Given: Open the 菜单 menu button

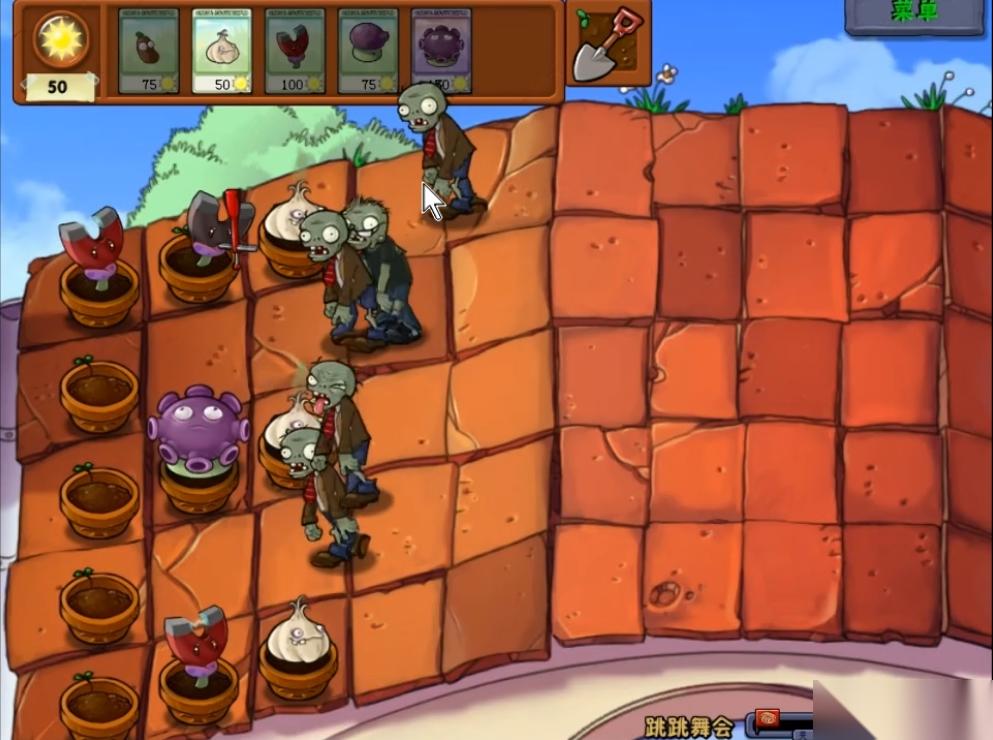Looking at the screenshot, I should [x=913, y=14].
